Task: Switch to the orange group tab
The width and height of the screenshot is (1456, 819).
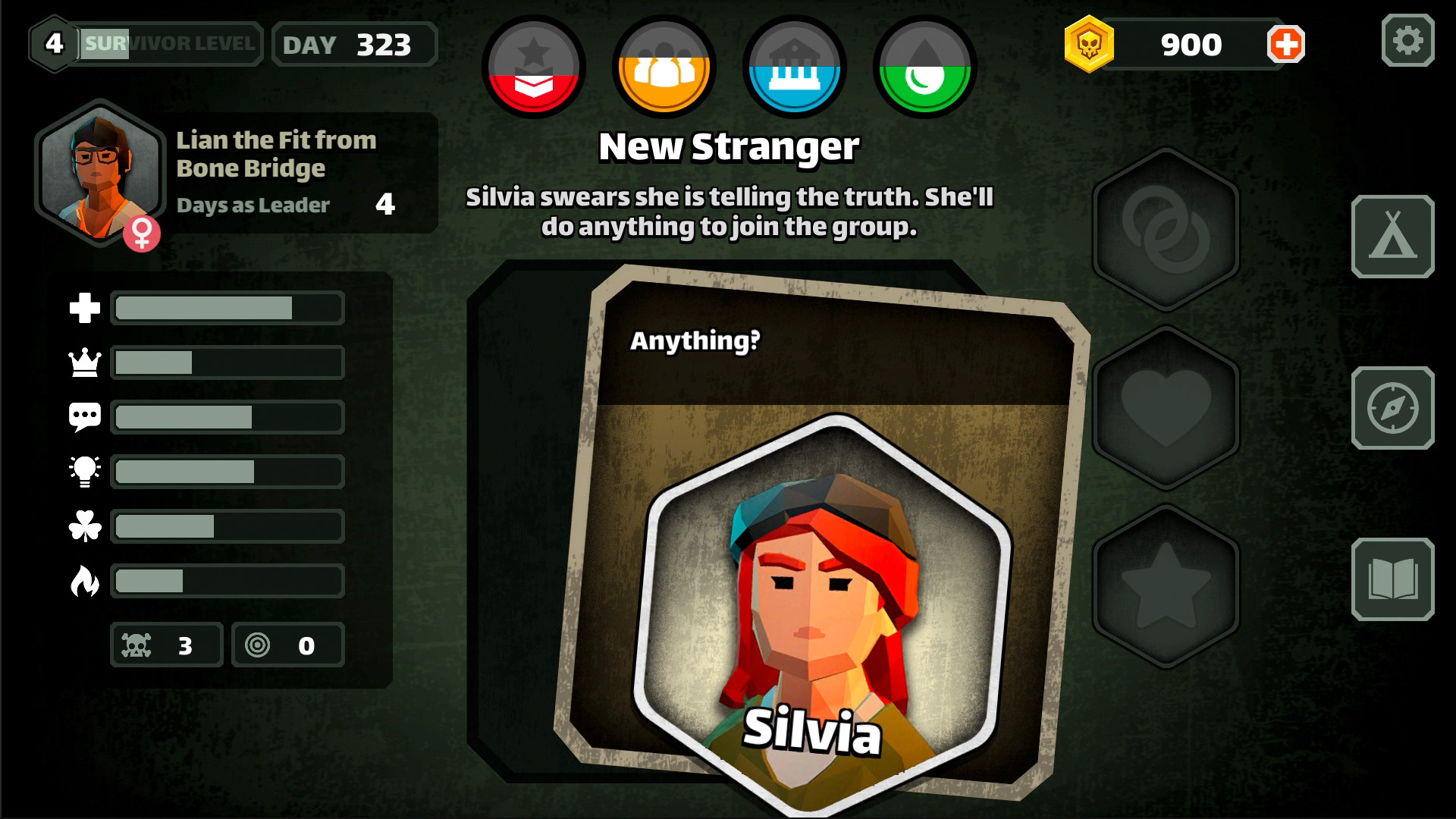Action: tap(663, 67)
